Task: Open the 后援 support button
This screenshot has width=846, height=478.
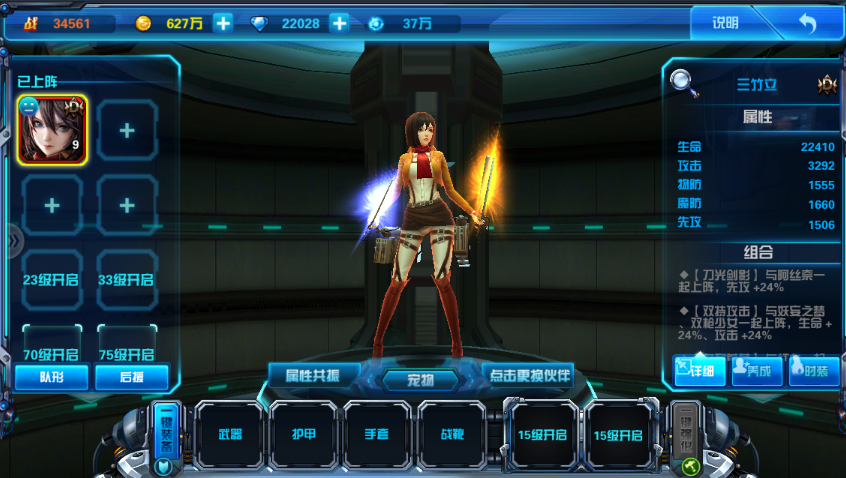Action: (131, 377)
